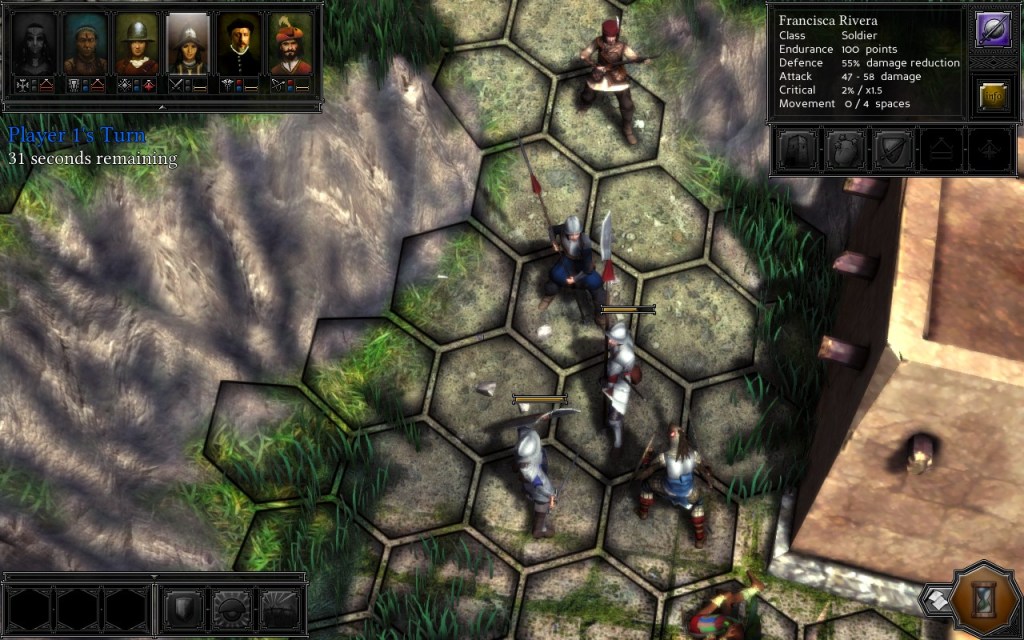Screen dimensions: 1024x640
Task: Select Francisca Rivera's highlighted portrait
Action: [188, 44]
